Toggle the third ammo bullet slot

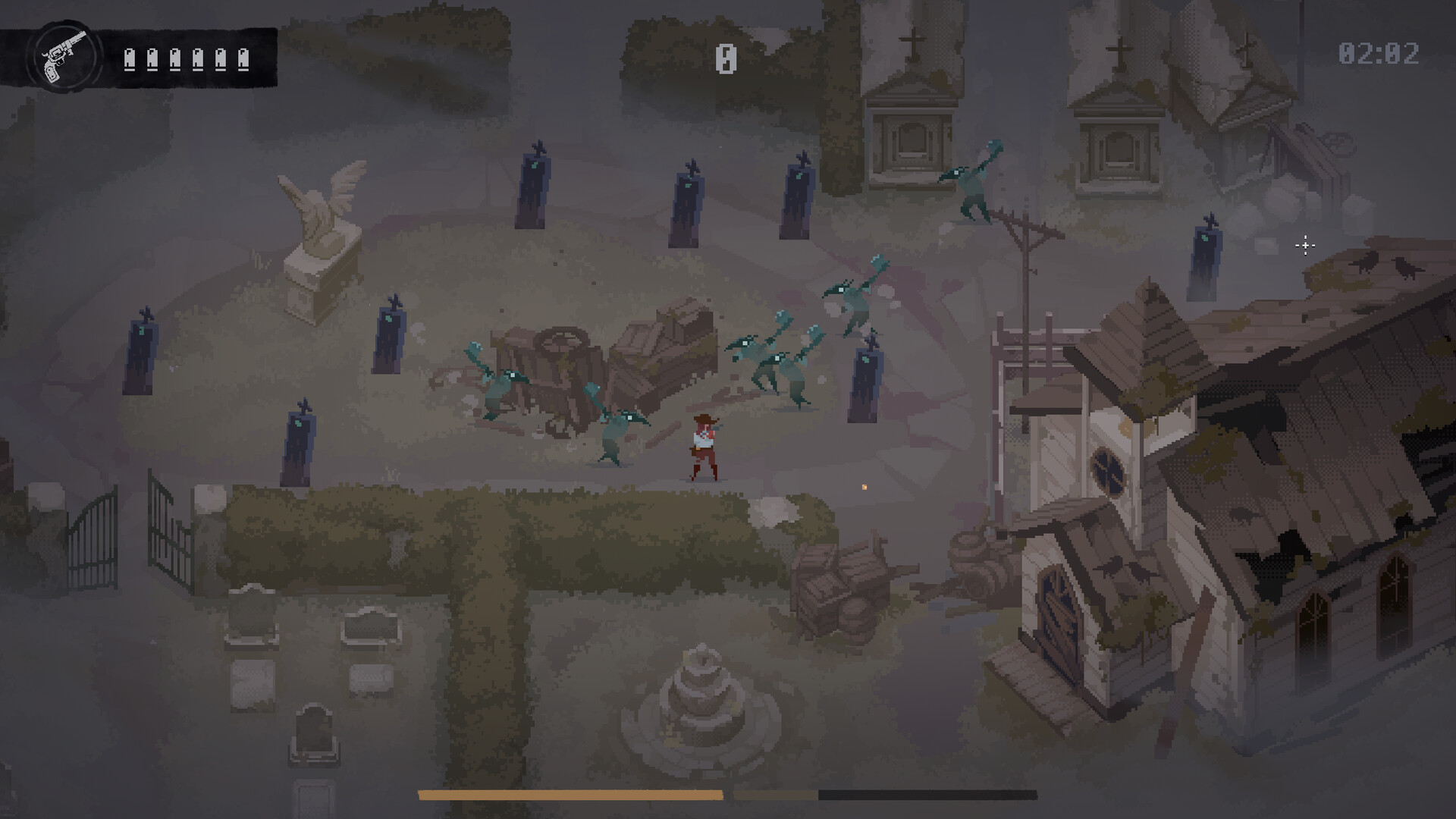174,59
